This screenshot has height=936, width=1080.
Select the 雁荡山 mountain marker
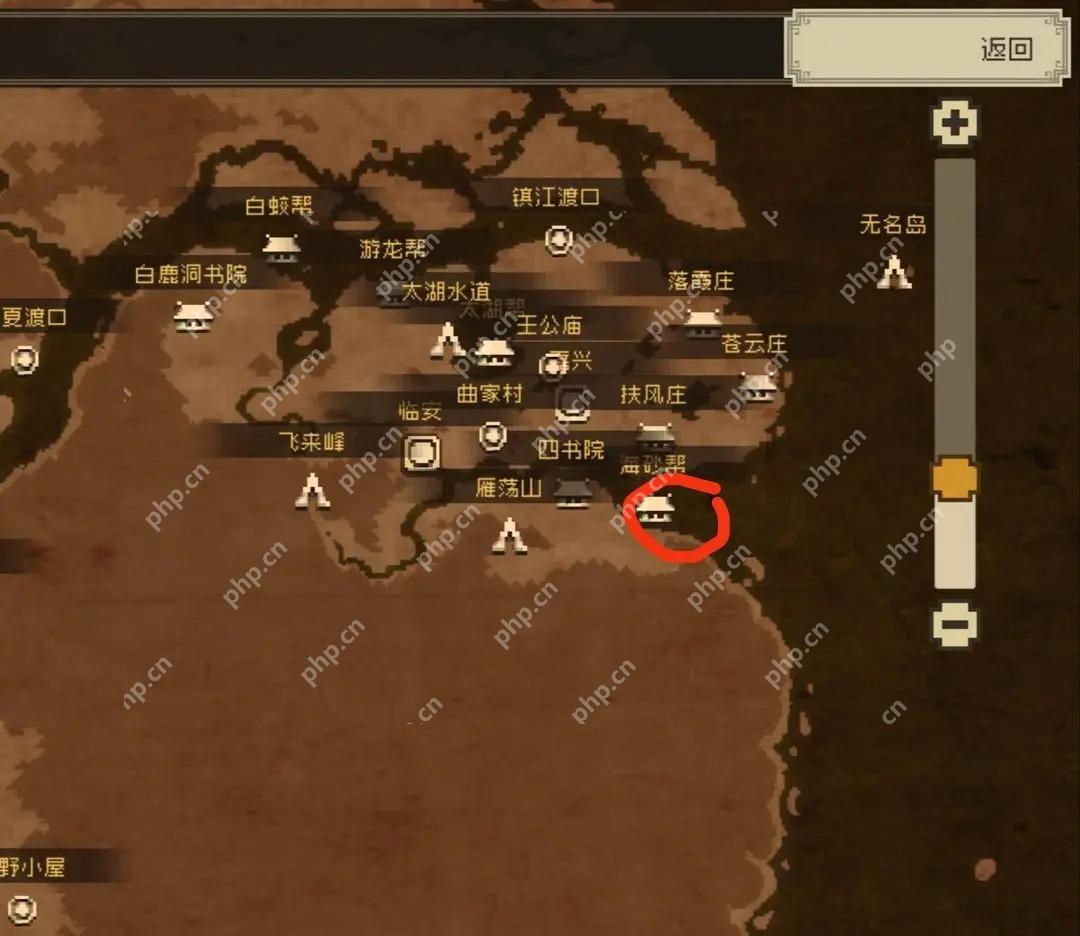[509, 535]
